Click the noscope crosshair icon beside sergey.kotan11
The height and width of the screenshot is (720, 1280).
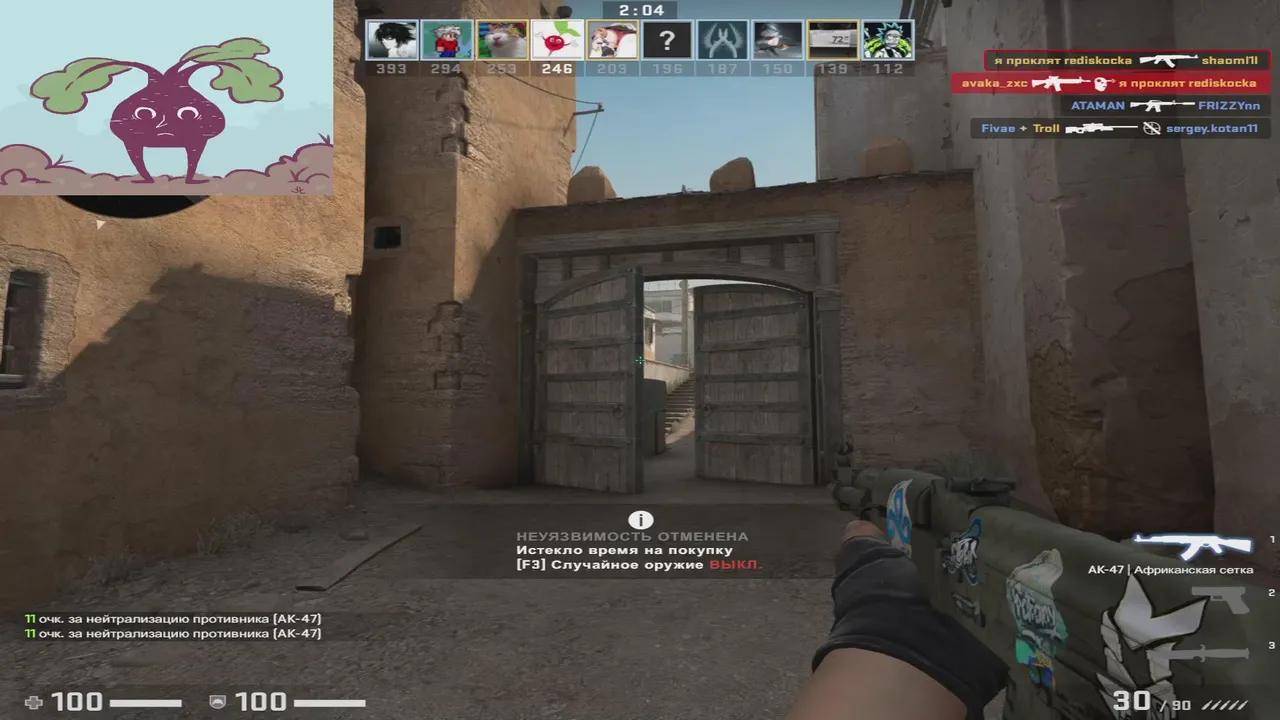(x=1150, y=127)
